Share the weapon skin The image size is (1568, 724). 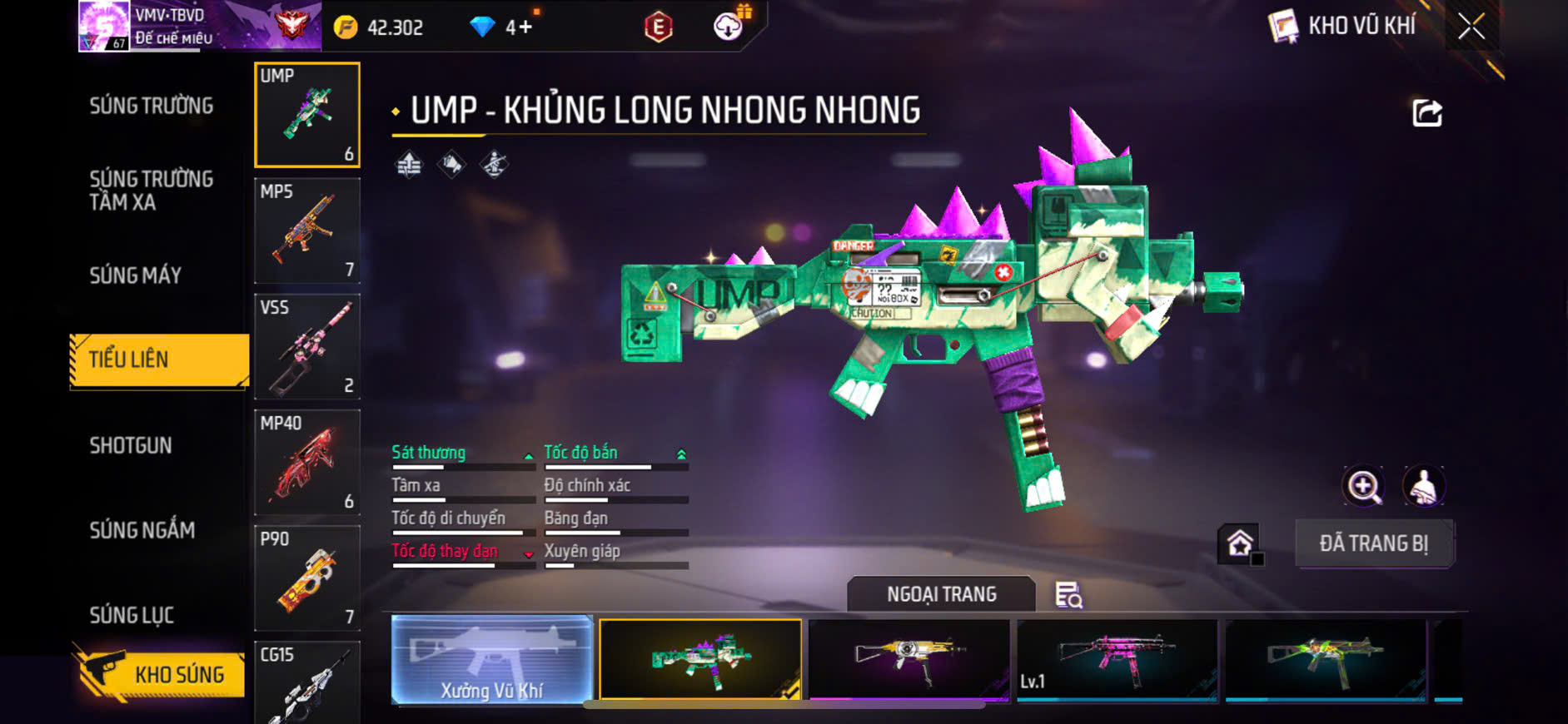[1426, 113]
